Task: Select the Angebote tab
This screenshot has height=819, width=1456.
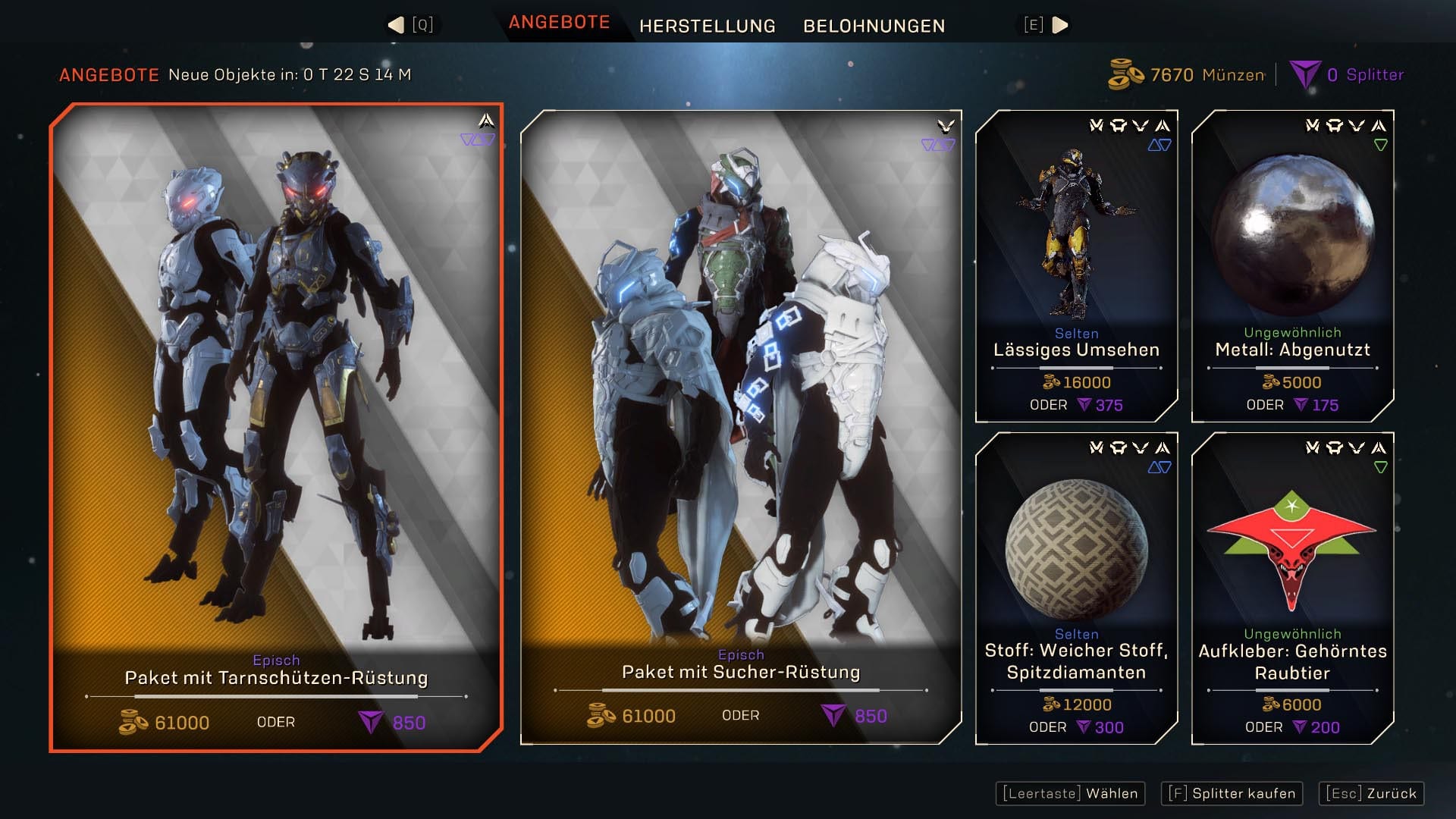Action: pos(559,23)
